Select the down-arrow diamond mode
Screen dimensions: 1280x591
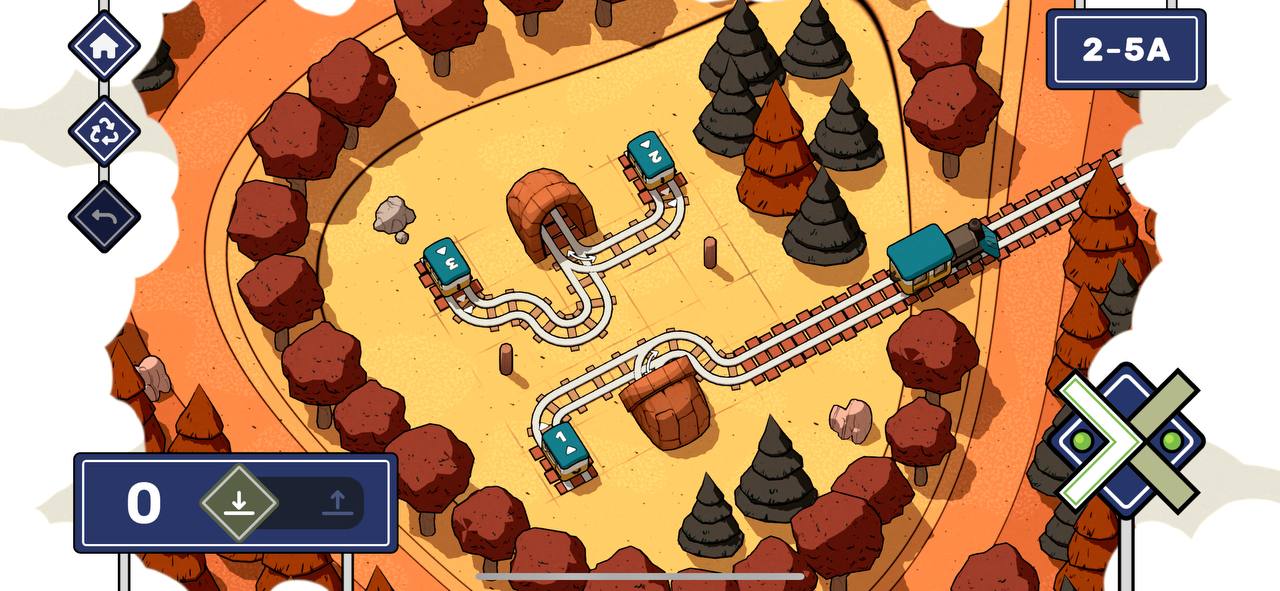238,502
